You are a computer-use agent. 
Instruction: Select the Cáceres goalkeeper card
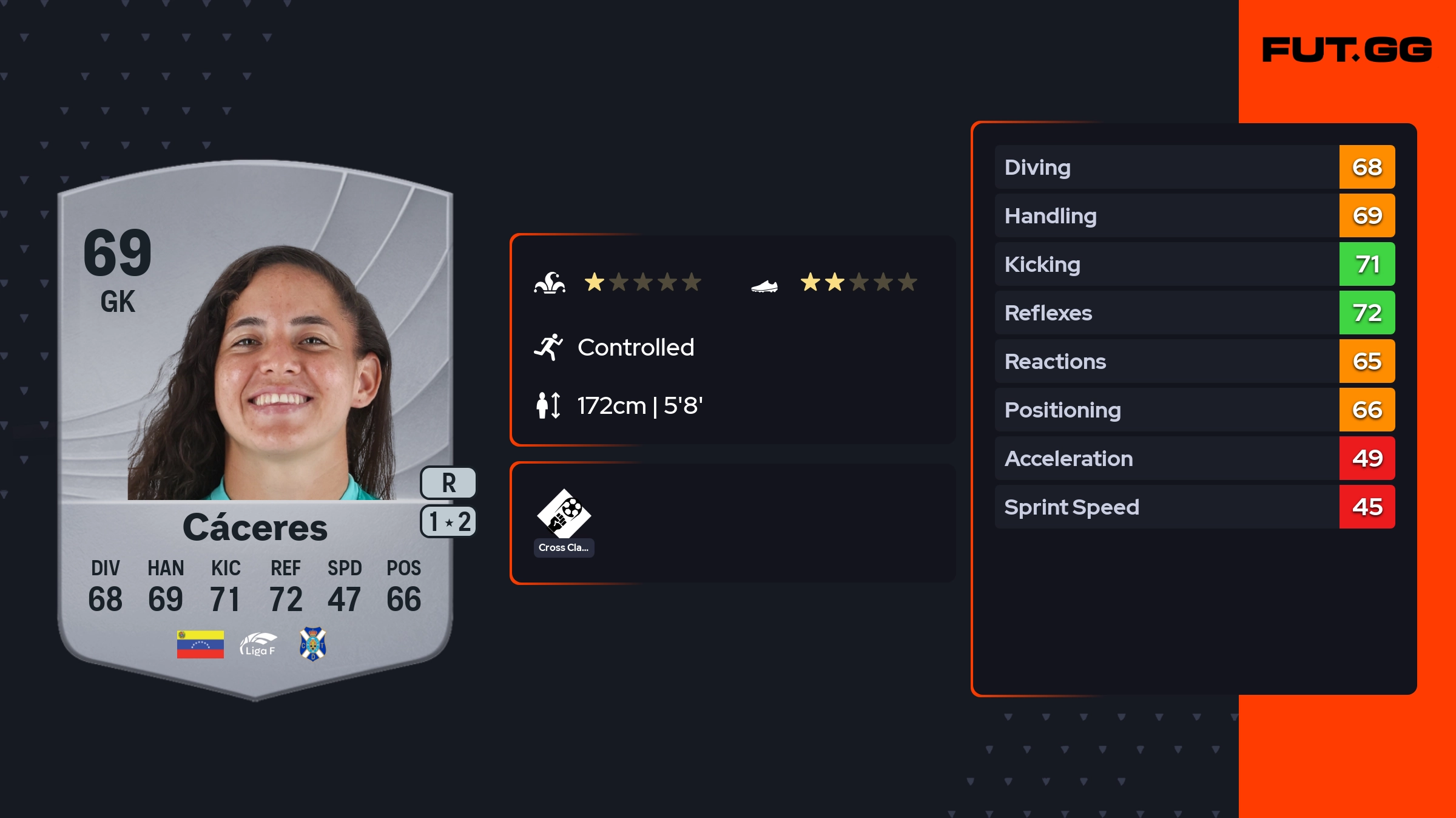[255, 425]
